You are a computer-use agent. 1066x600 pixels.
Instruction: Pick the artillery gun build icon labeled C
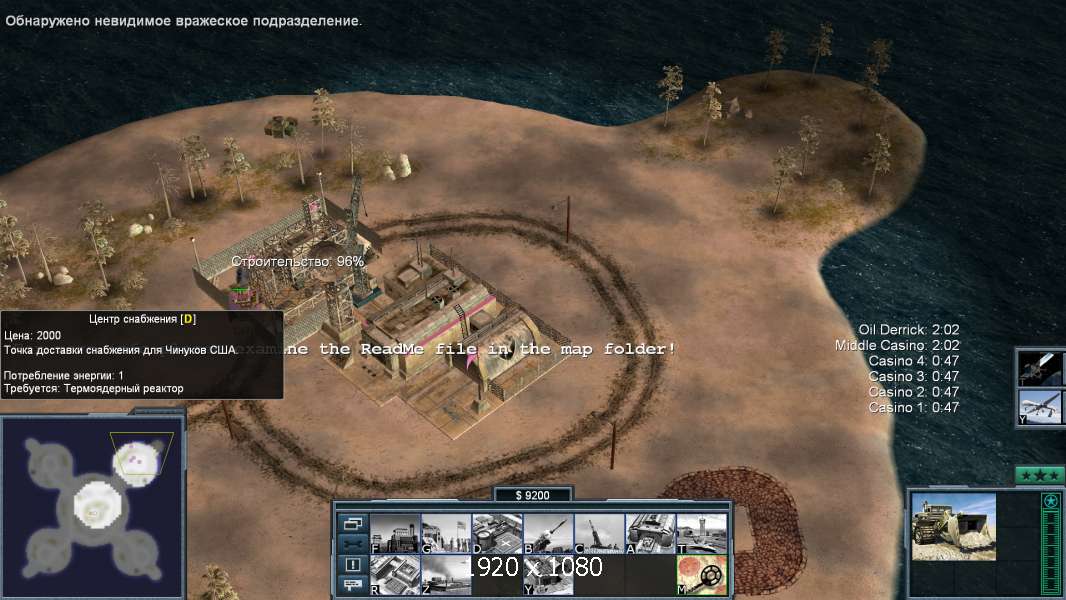point(599,534)
